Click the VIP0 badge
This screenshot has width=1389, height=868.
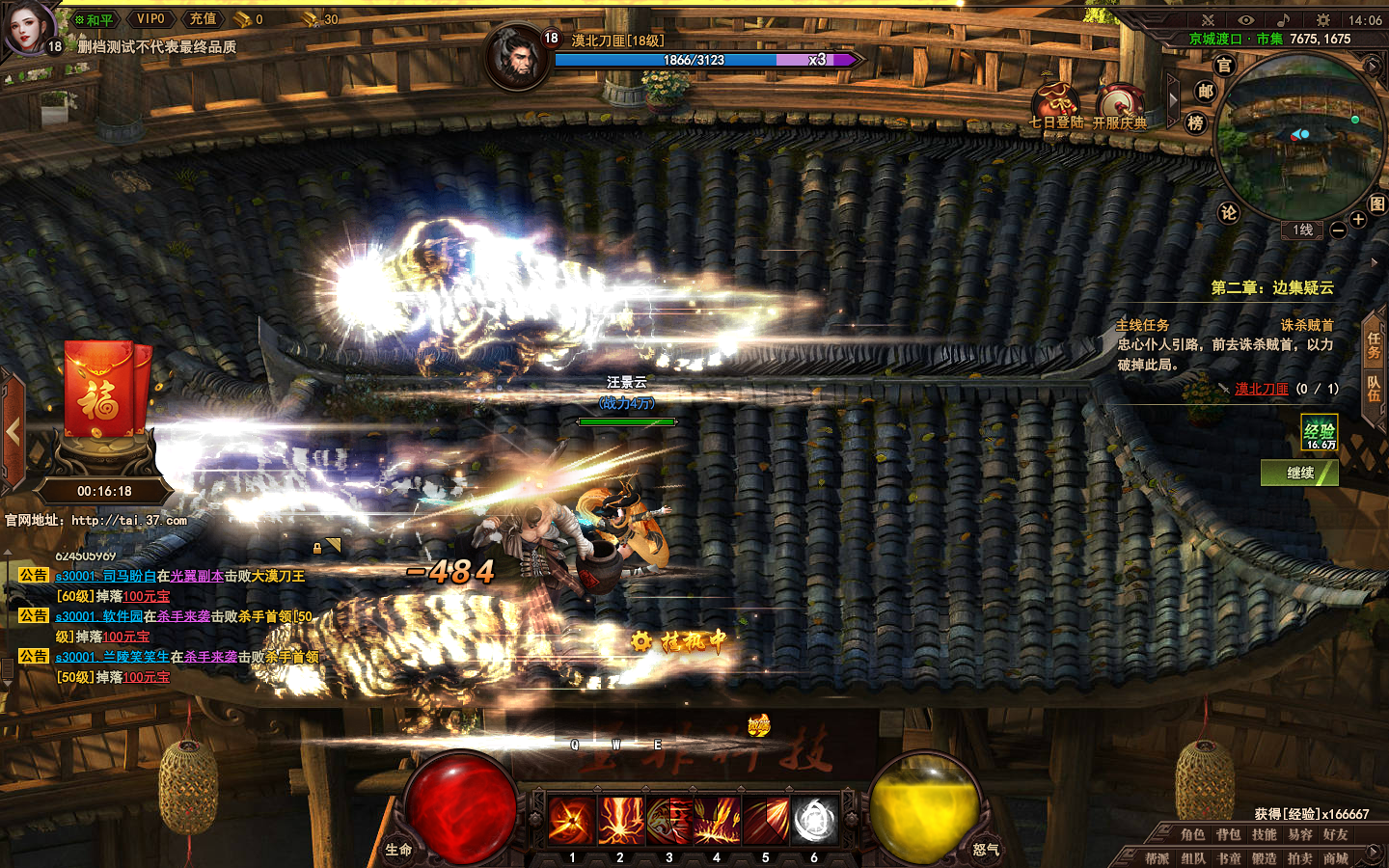click(x=150, y=19)
